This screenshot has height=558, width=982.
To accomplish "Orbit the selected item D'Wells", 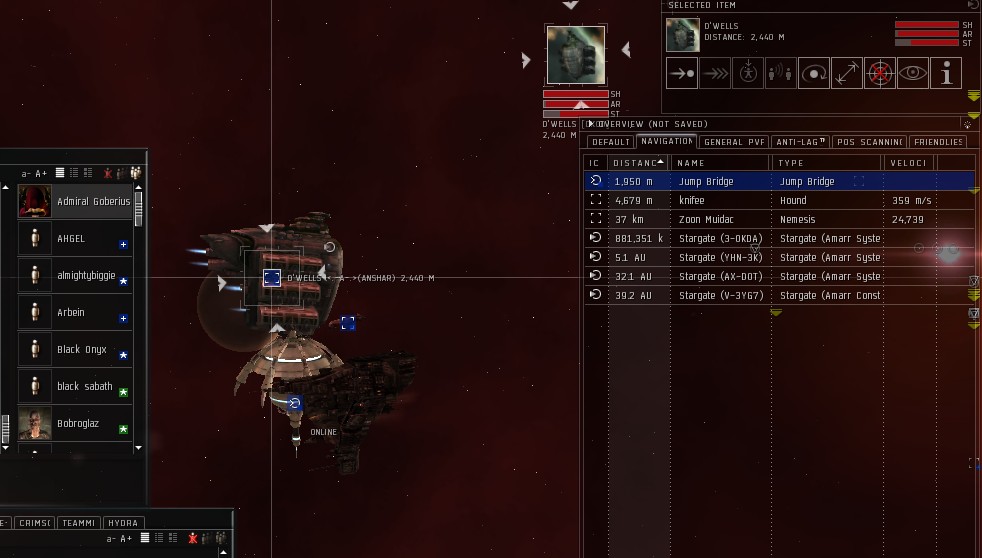I will 814,73.
